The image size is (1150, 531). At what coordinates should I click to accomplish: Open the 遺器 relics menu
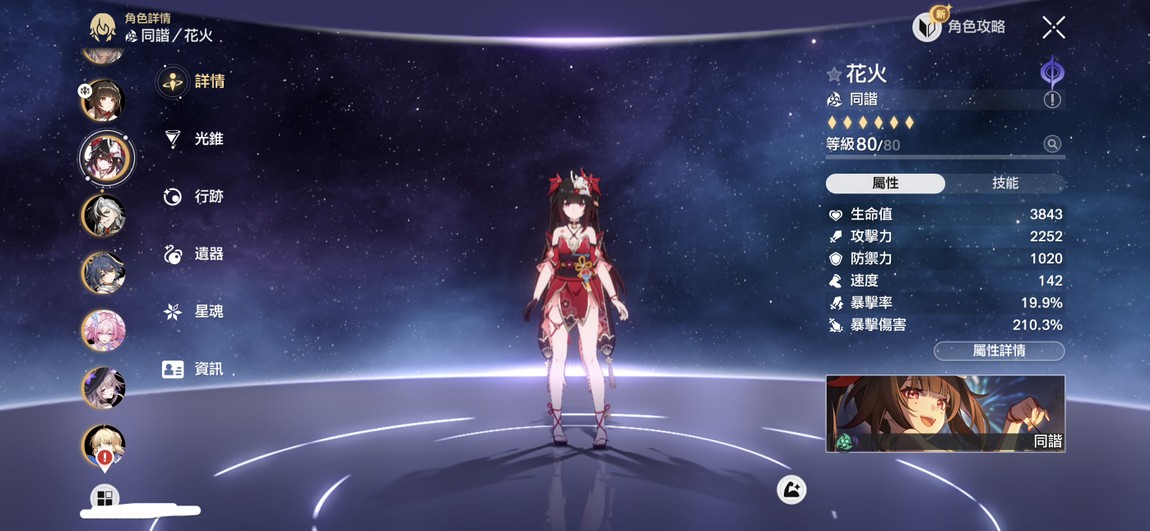click(x=195, y=254)
